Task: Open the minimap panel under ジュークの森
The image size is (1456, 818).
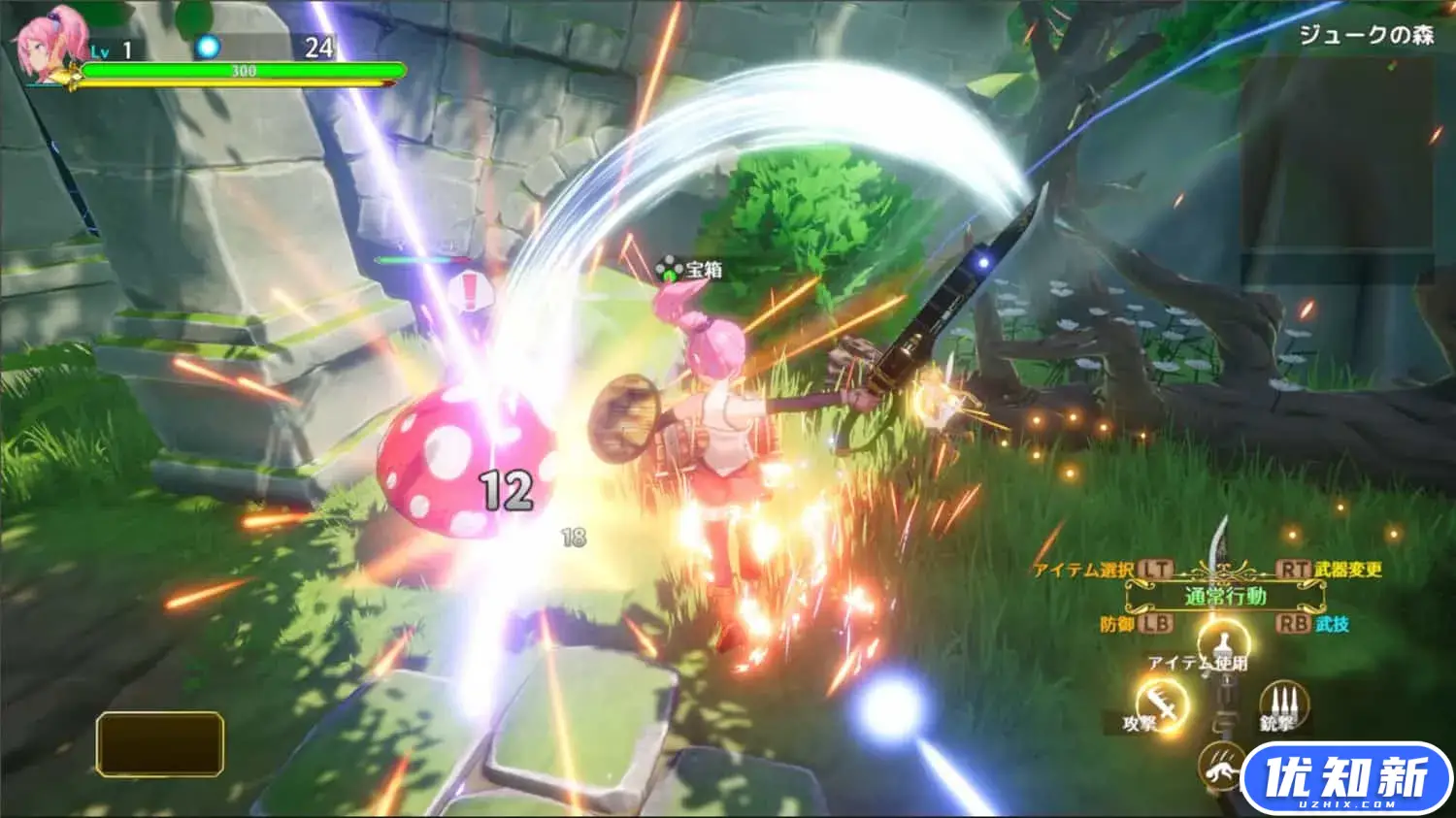Action: [1337, 155]
